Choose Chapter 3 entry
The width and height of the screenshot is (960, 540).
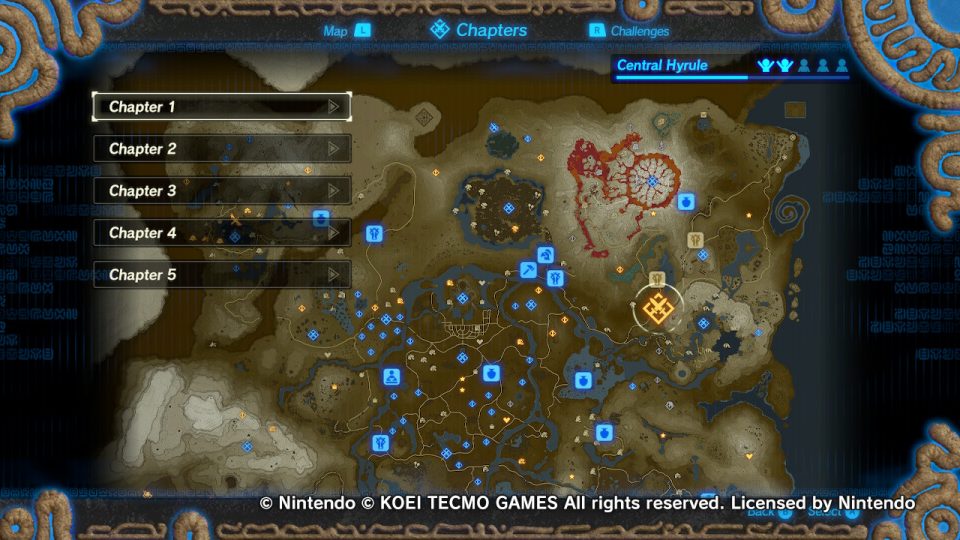(221, 190)
